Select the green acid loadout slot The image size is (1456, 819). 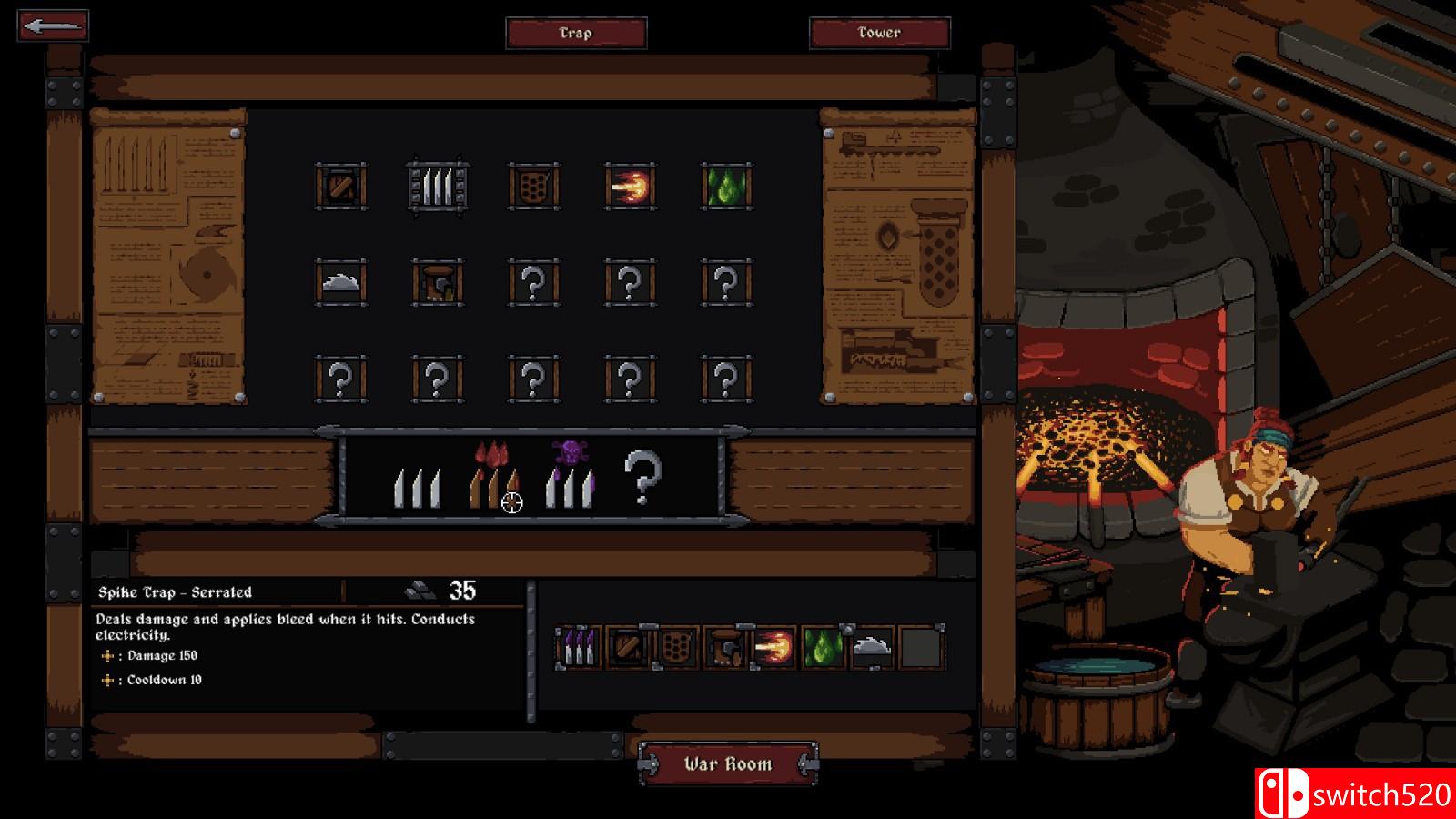823,648
